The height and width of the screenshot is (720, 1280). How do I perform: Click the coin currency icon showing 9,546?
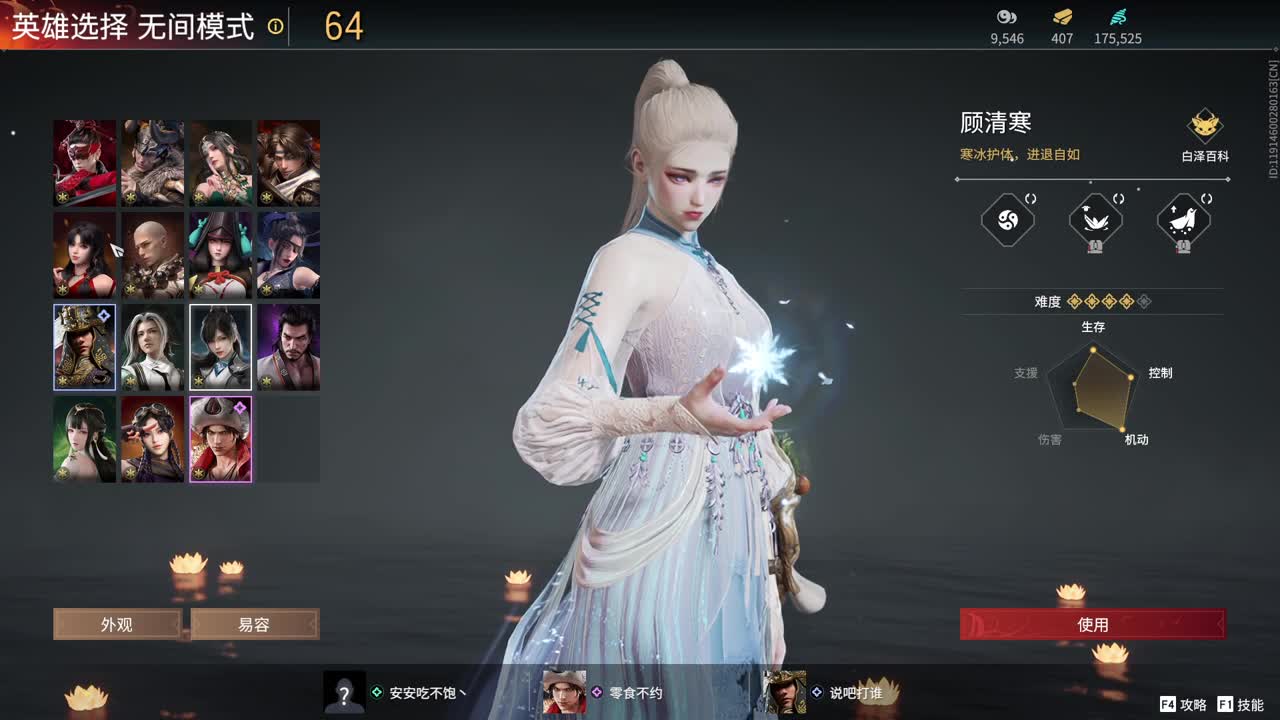(x=1007, y=17)
